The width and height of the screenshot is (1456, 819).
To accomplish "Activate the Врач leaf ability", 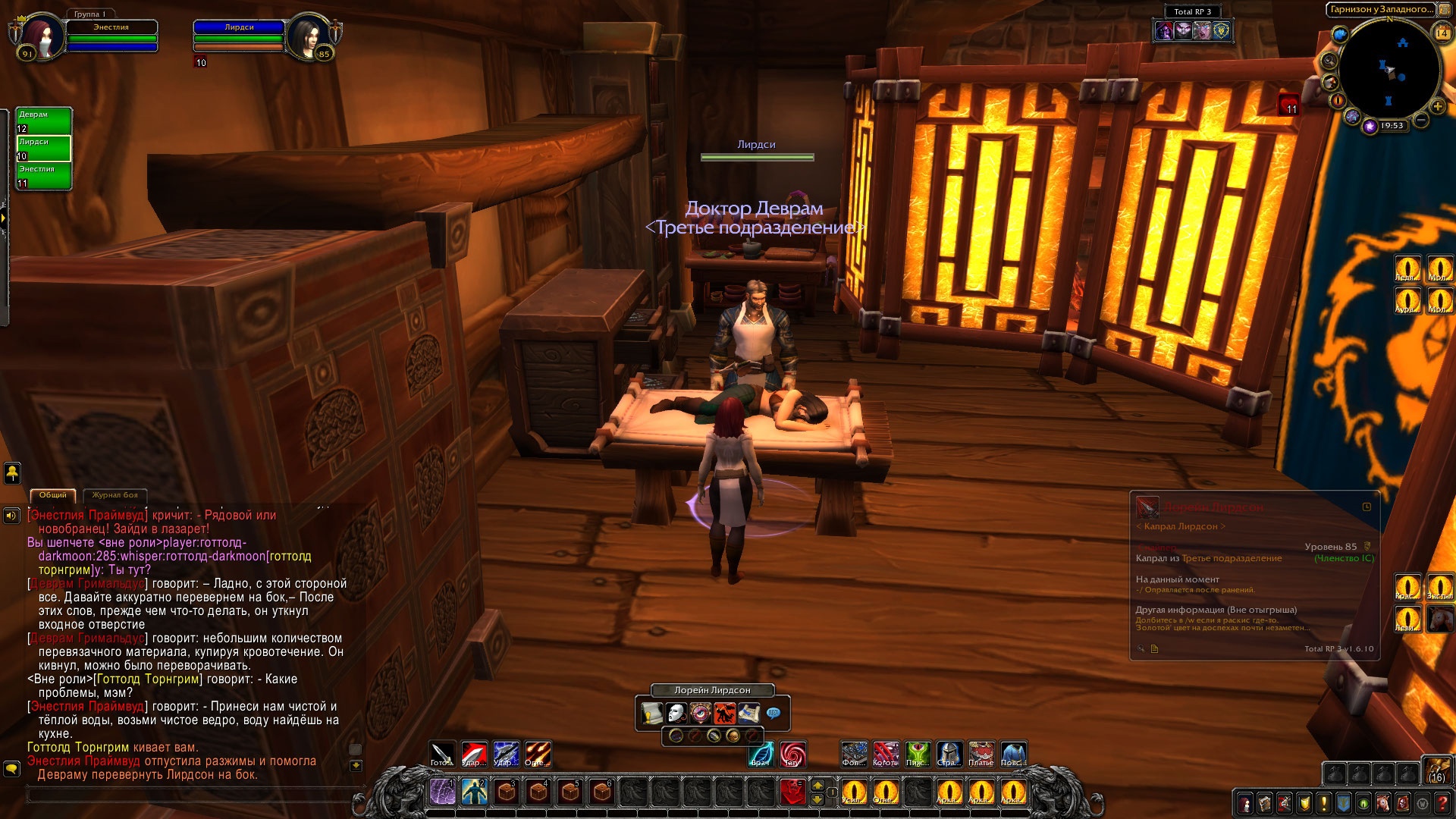I will coord(761,754).
